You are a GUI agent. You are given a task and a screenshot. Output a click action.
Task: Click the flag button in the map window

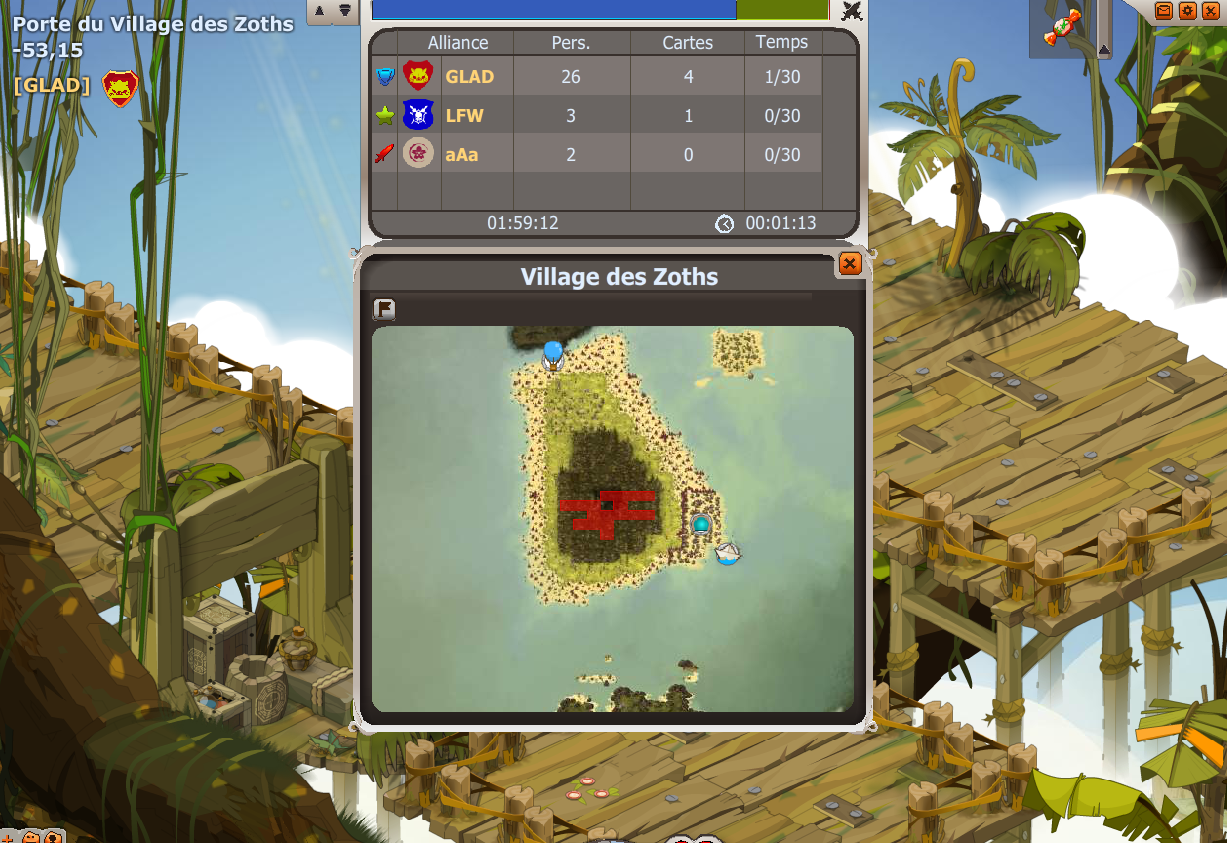pos(384,309)
